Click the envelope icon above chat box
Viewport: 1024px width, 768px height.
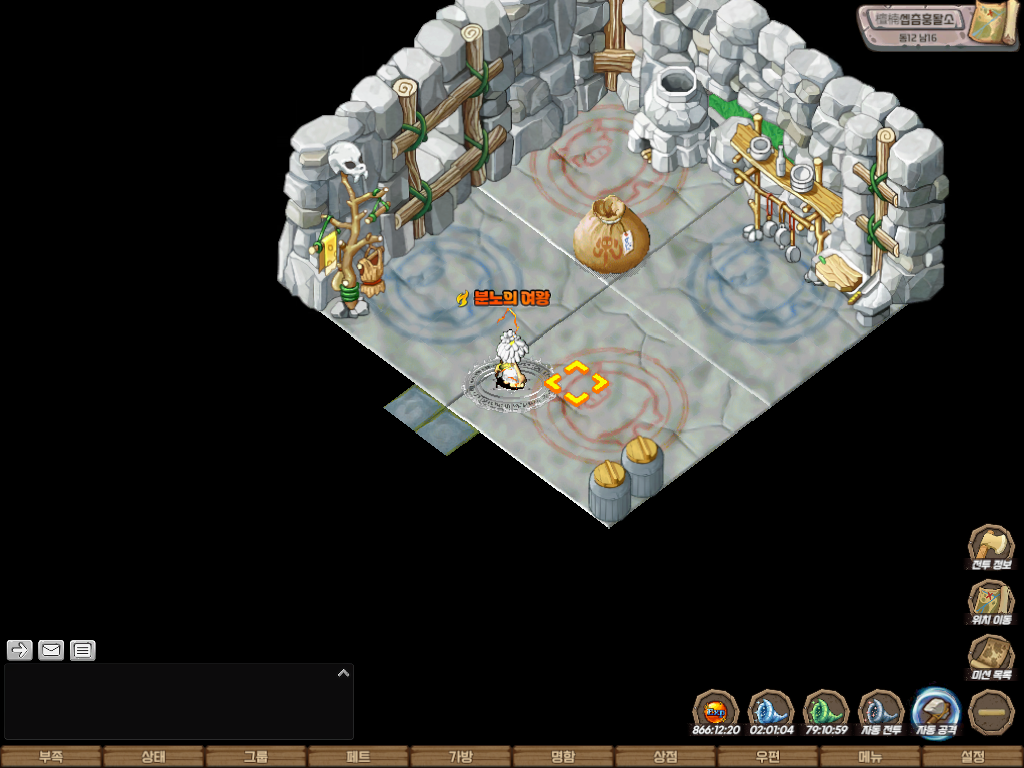coord(51,651)
